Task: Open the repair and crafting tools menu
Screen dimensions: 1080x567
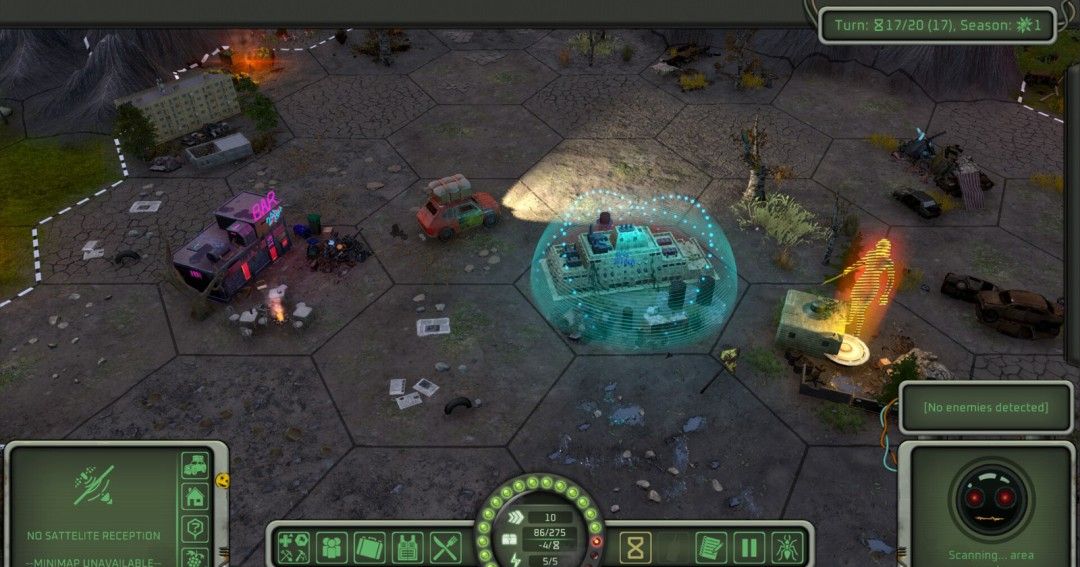Action: click(x=293, y=547)
